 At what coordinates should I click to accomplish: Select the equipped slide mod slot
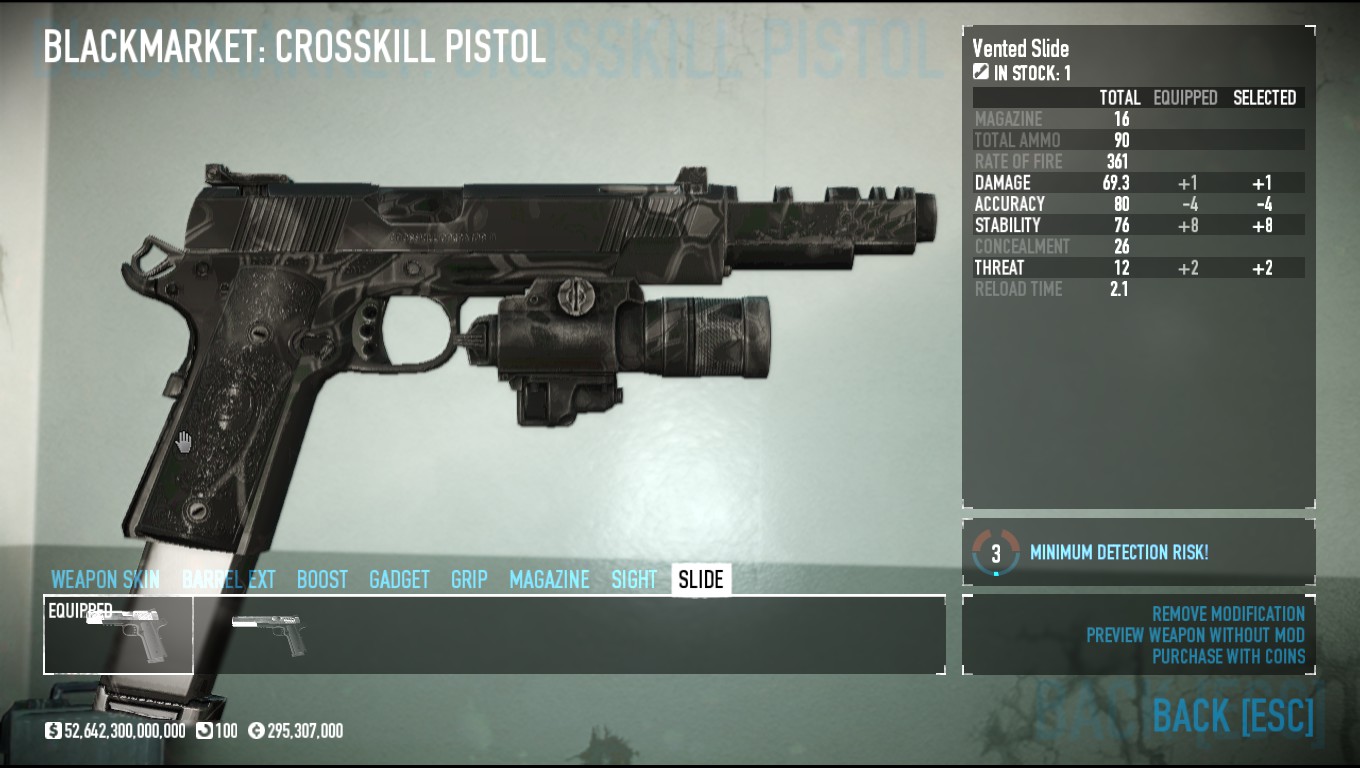pos(118,635)
